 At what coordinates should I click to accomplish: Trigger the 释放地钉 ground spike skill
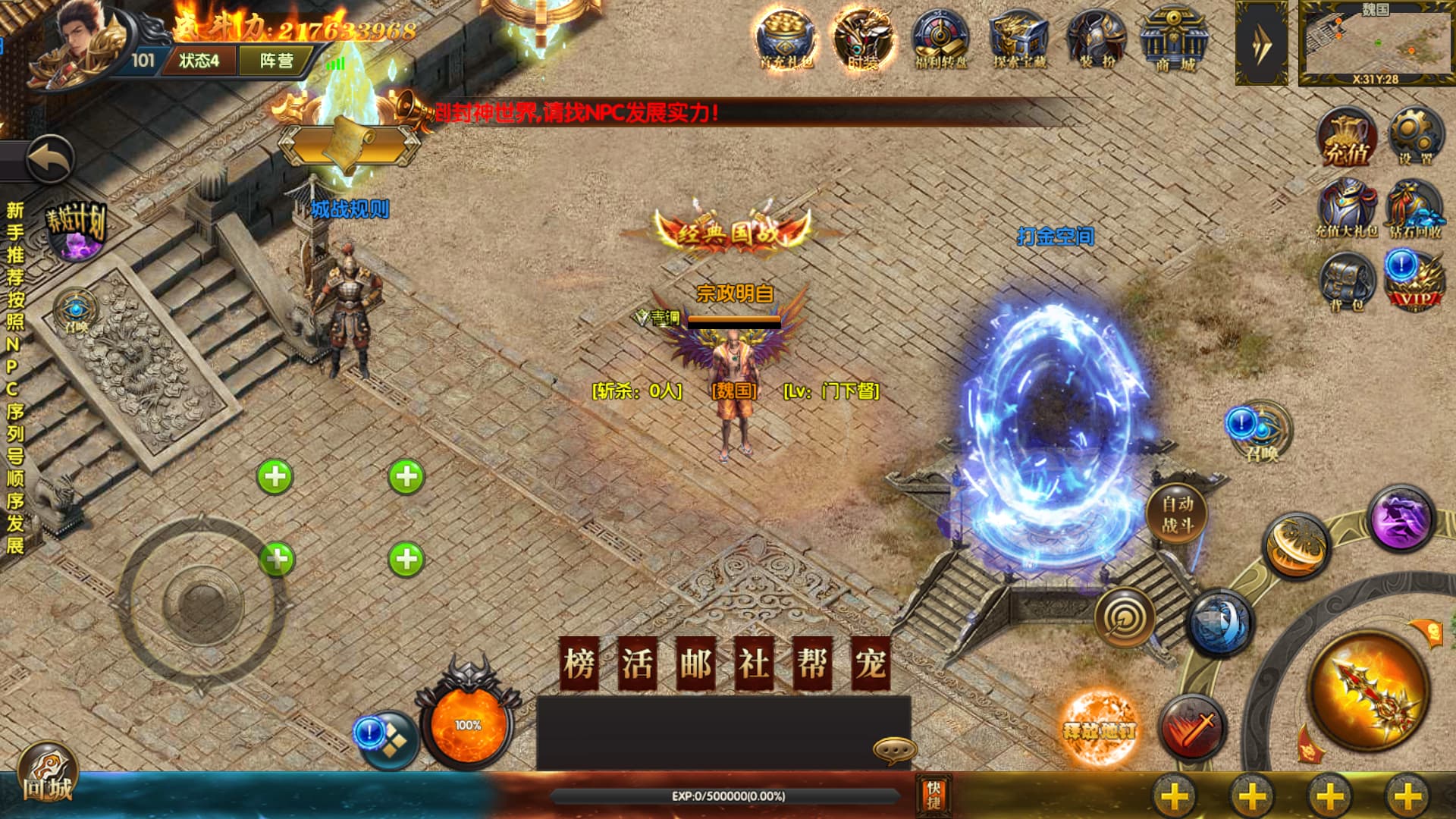point(1100,730)
